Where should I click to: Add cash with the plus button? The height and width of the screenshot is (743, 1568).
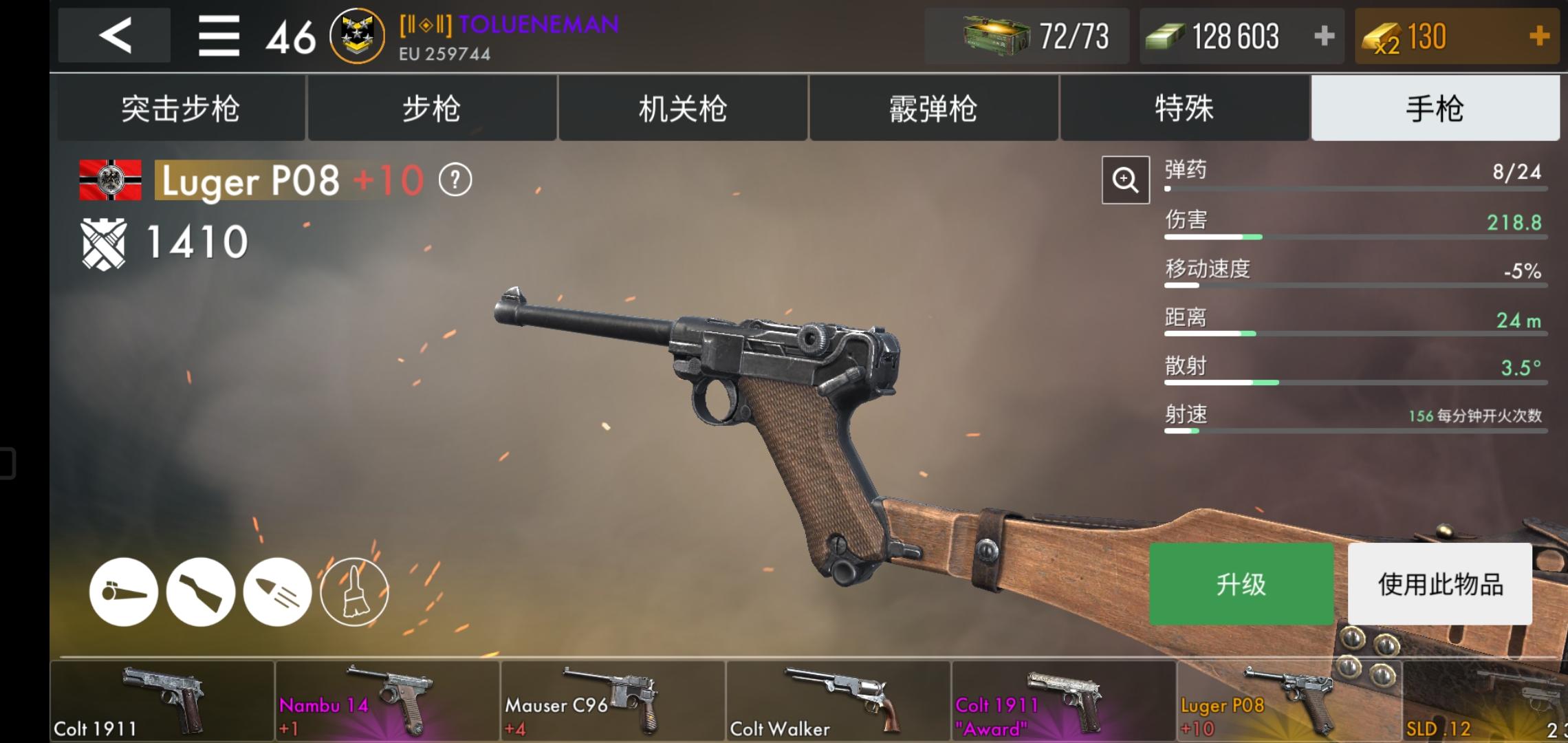pos(1324,36)
